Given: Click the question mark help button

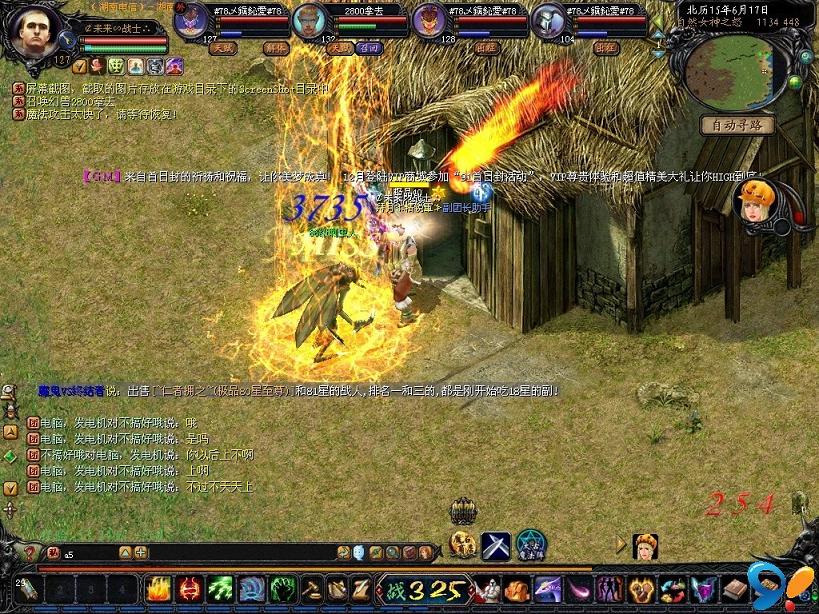Looking at the screenshot, I should [x=30, y=552].
